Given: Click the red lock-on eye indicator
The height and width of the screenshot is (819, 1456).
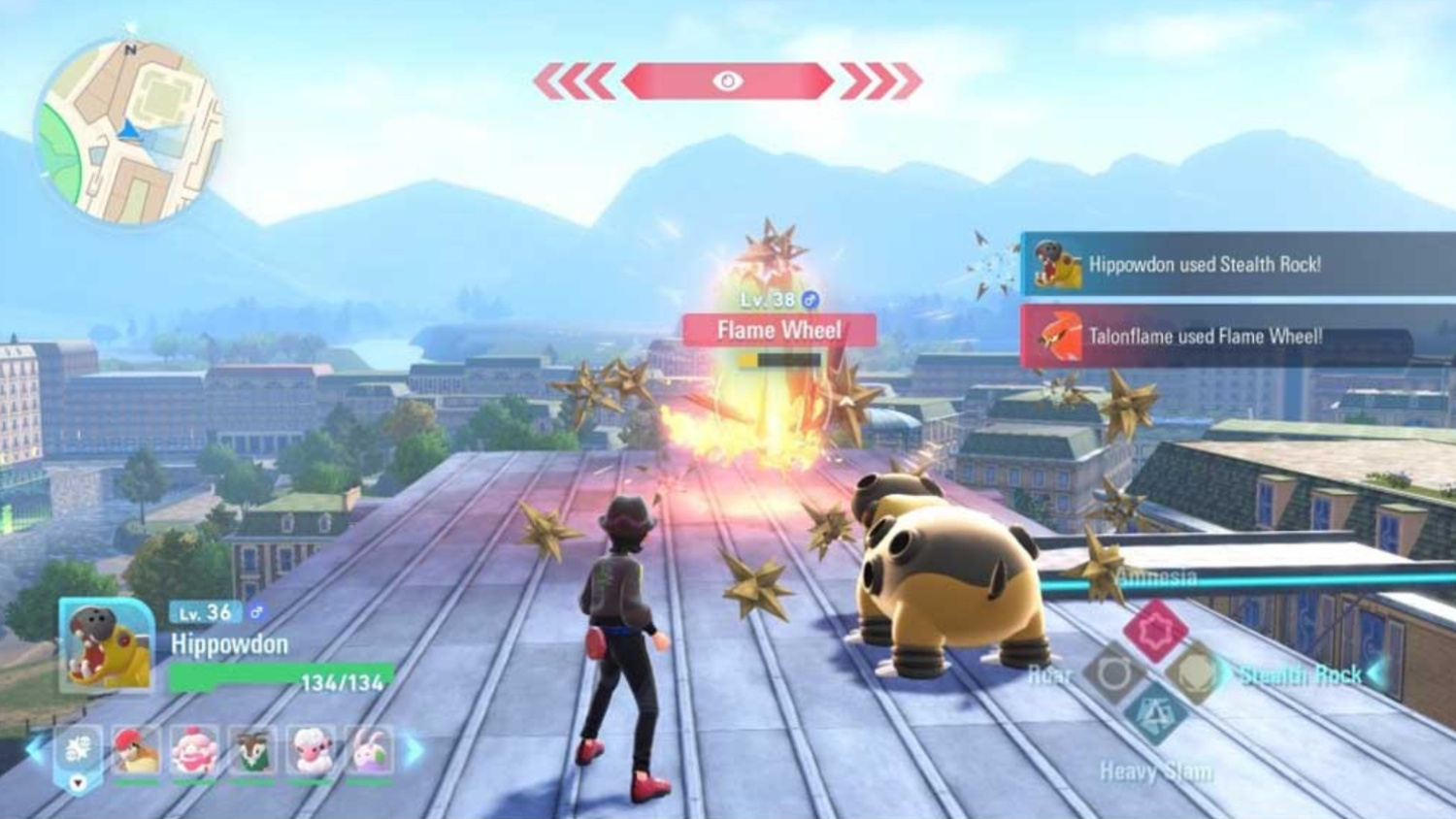Looking at the screenshot, I should click(x=727, y=82).
